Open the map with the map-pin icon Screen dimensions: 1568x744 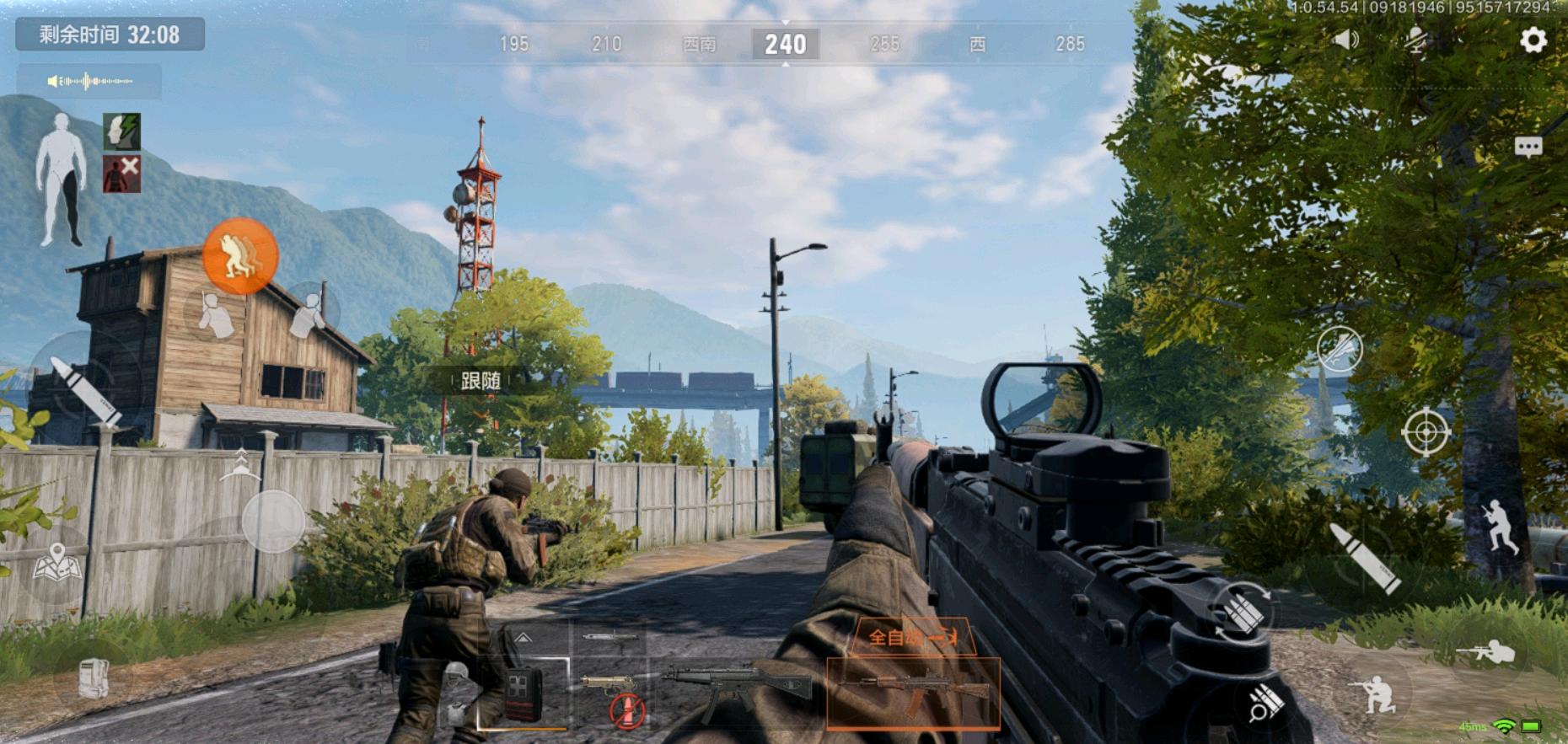pyautogui.click(x=57, y=563)
